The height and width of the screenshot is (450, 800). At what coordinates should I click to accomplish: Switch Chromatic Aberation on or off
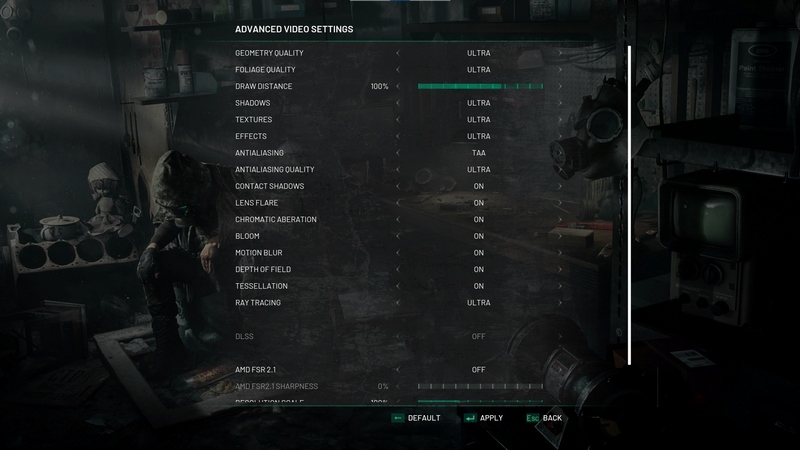(x=478, y=220)
